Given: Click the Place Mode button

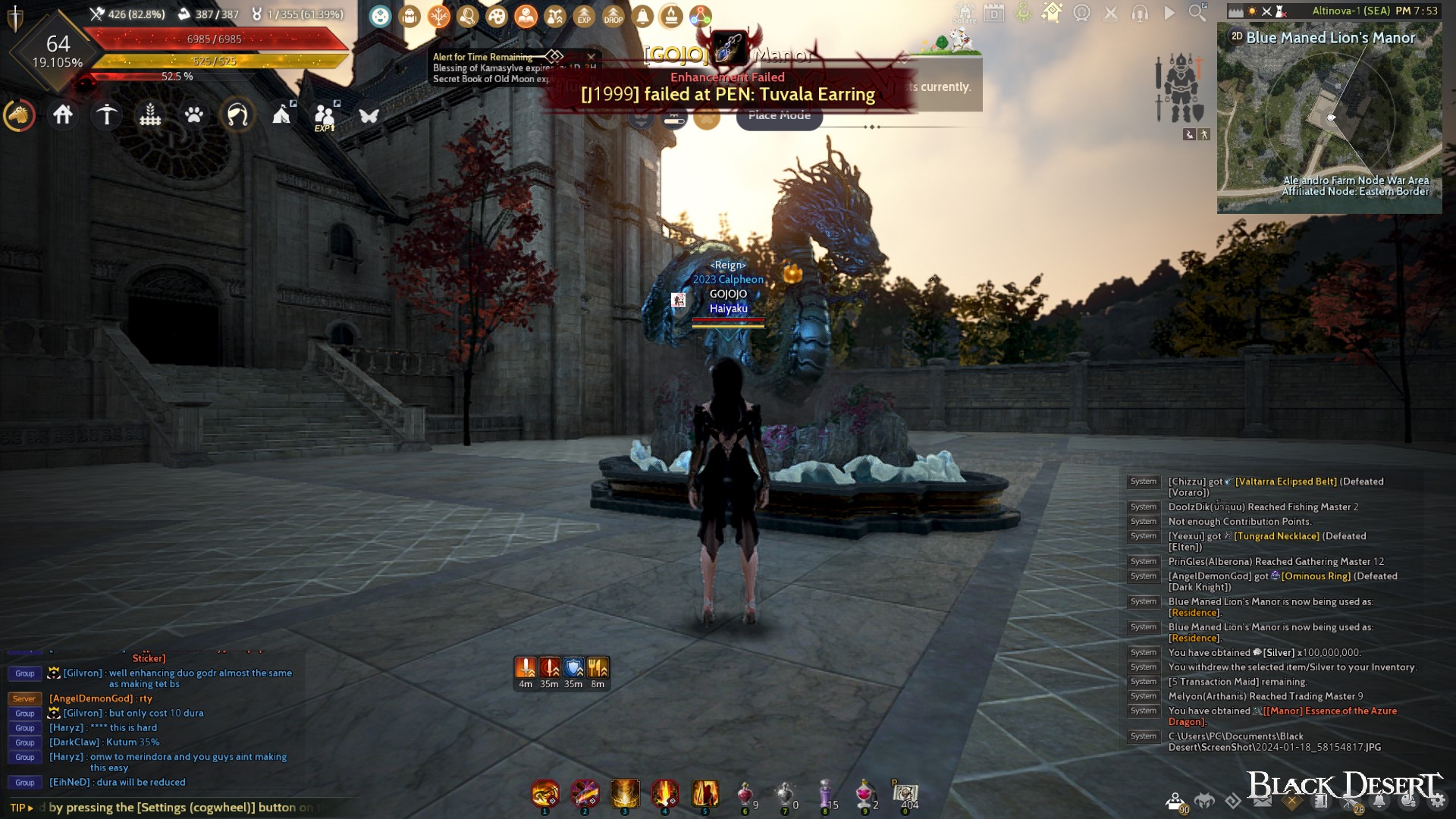Looking at the screenshot, I should coord(778,116).
